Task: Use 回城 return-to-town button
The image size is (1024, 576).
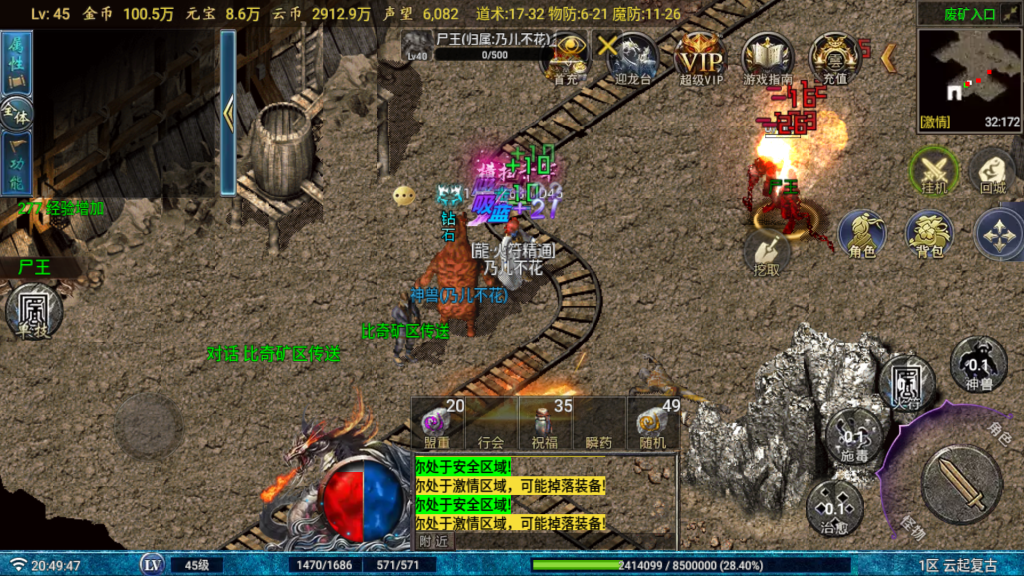Action: point(992,172)
